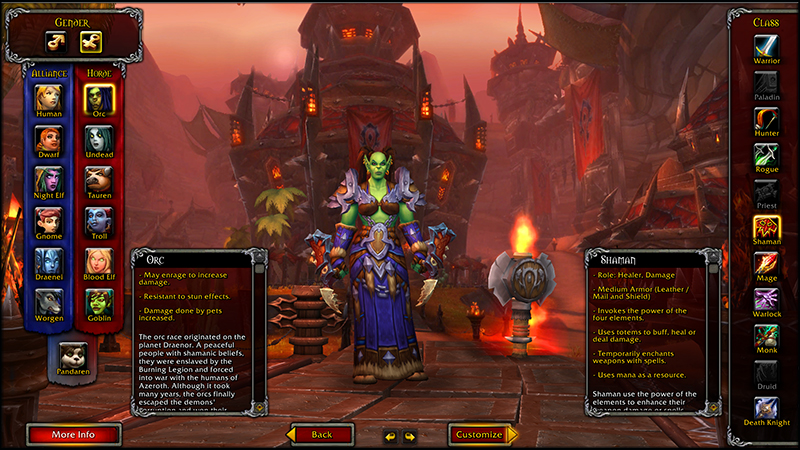The image size is (800, 450).
Task: Choose the Human race
Action: point(49,98)
